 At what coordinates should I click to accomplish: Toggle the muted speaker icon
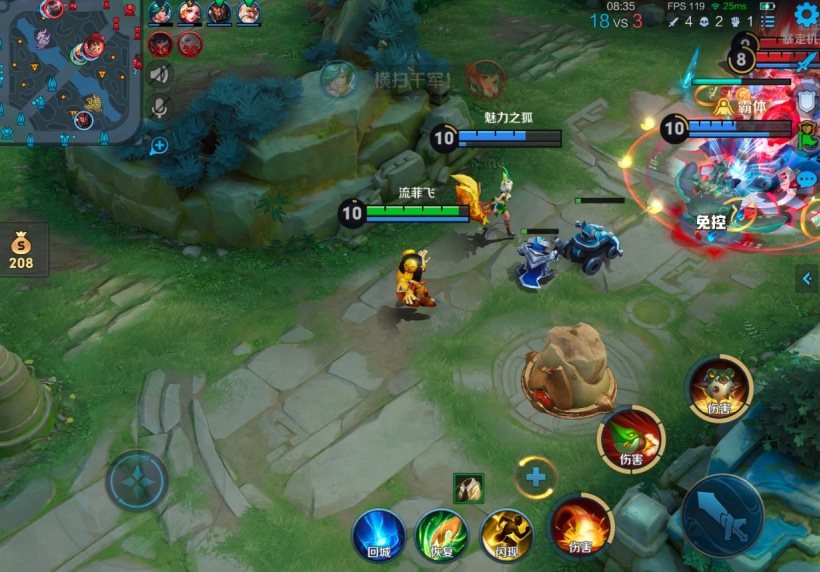(159, 74)
